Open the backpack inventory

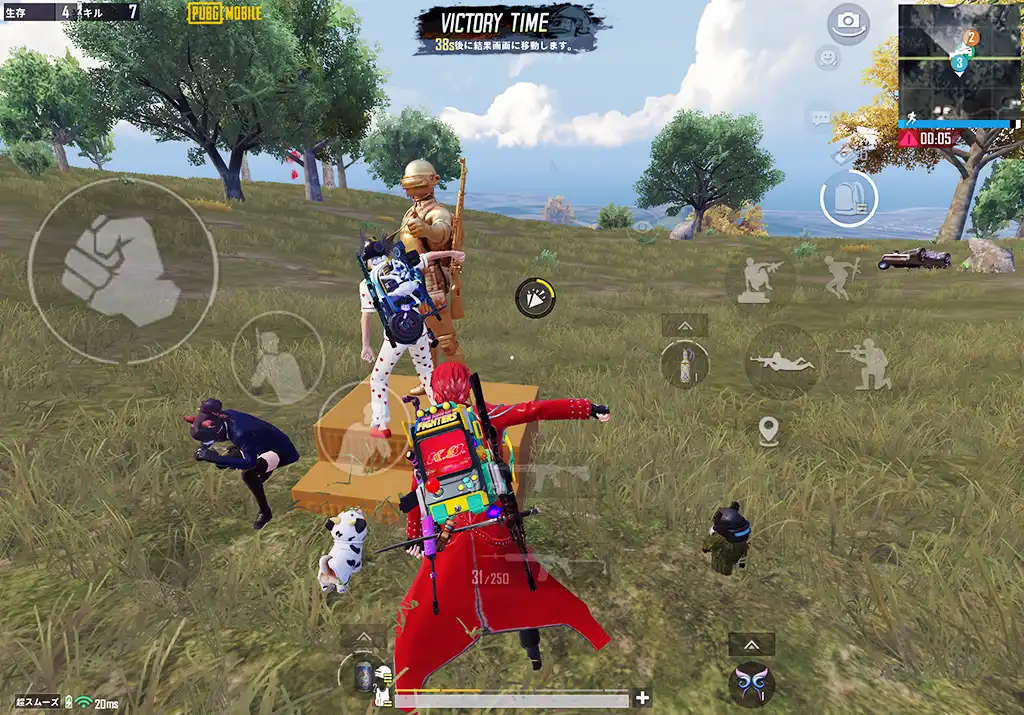click(x=848, y=198)
